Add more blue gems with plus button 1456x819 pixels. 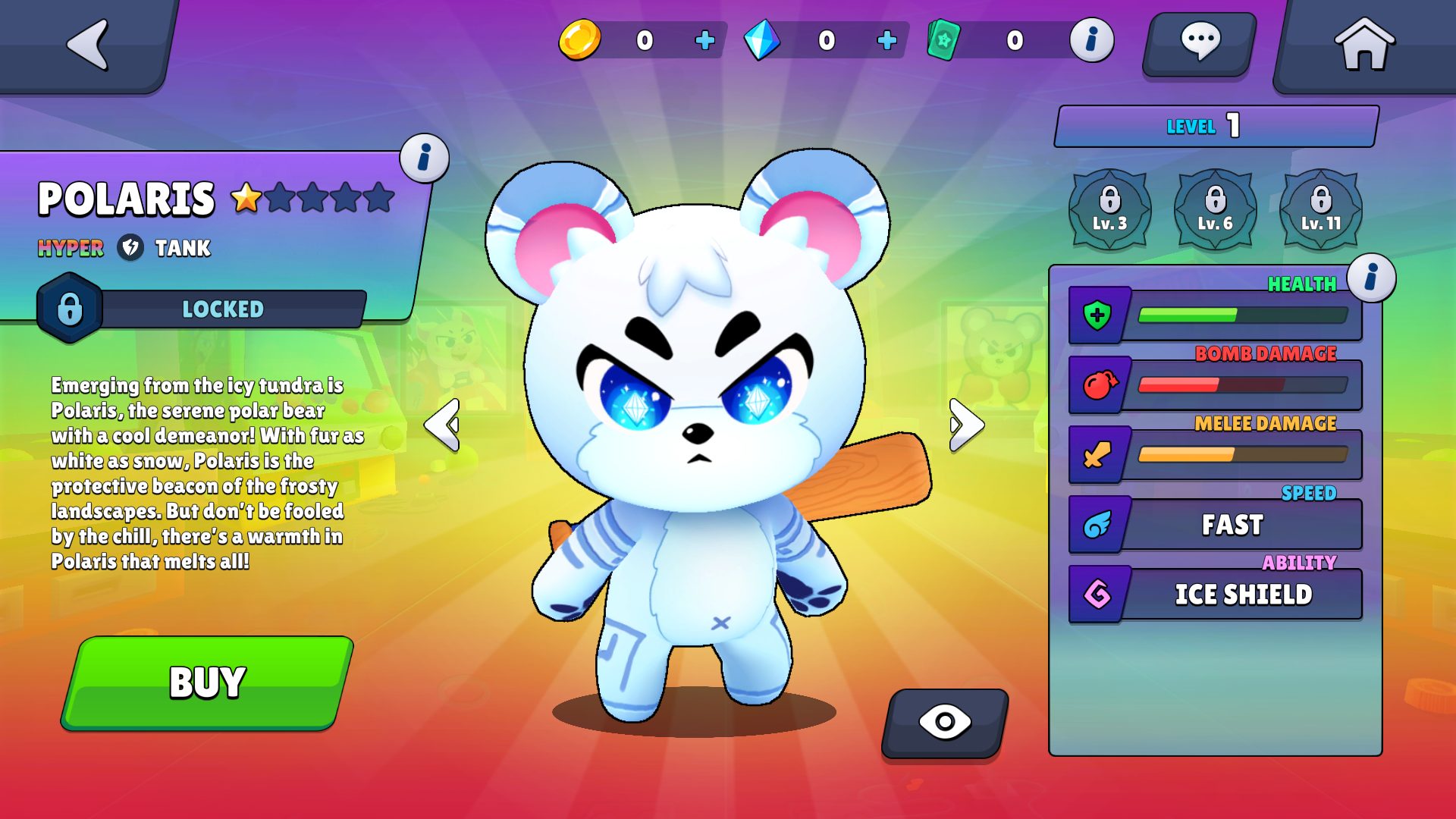(886, 40)
